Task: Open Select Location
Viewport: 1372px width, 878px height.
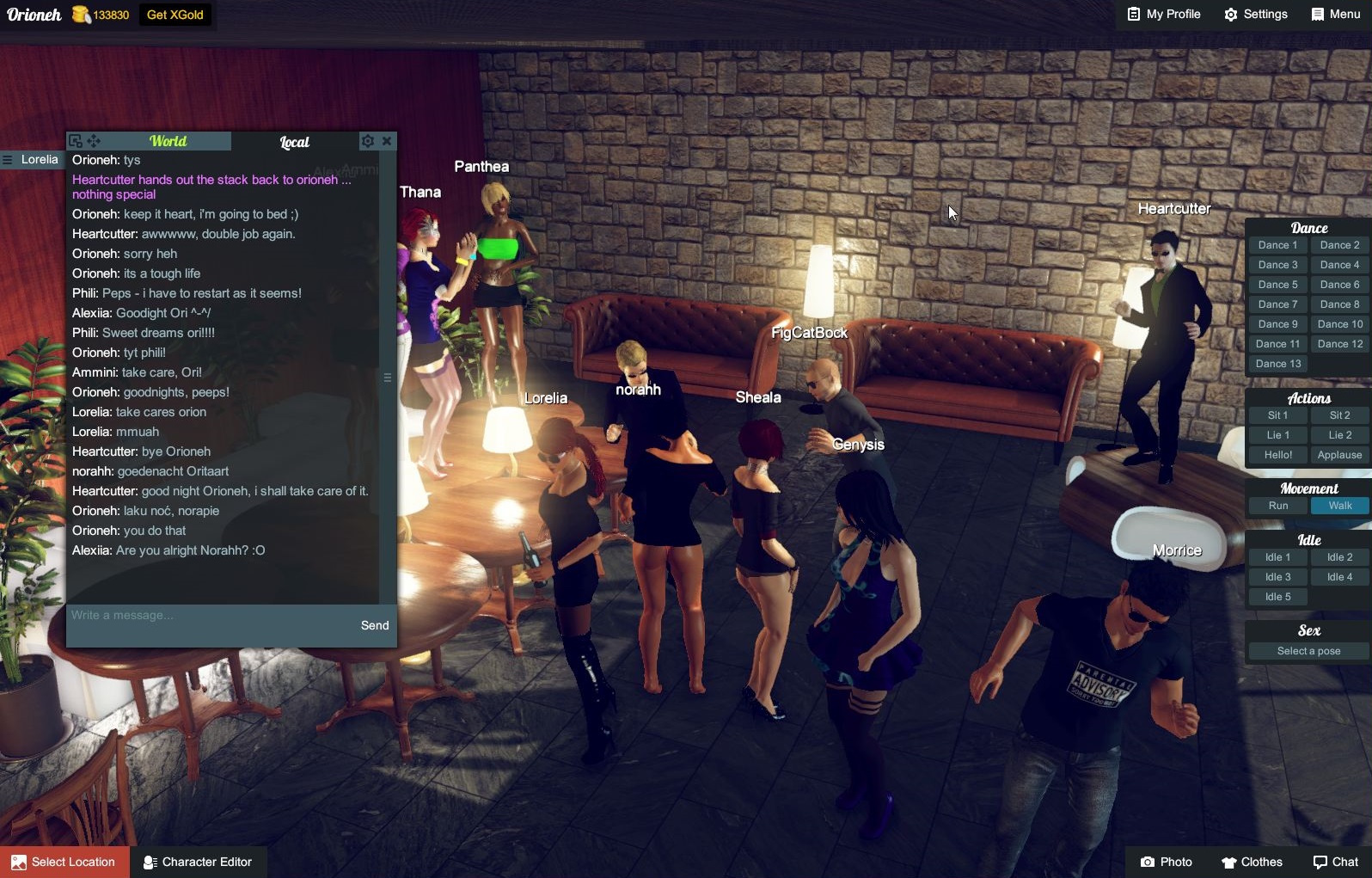Action: pos(64,862)
